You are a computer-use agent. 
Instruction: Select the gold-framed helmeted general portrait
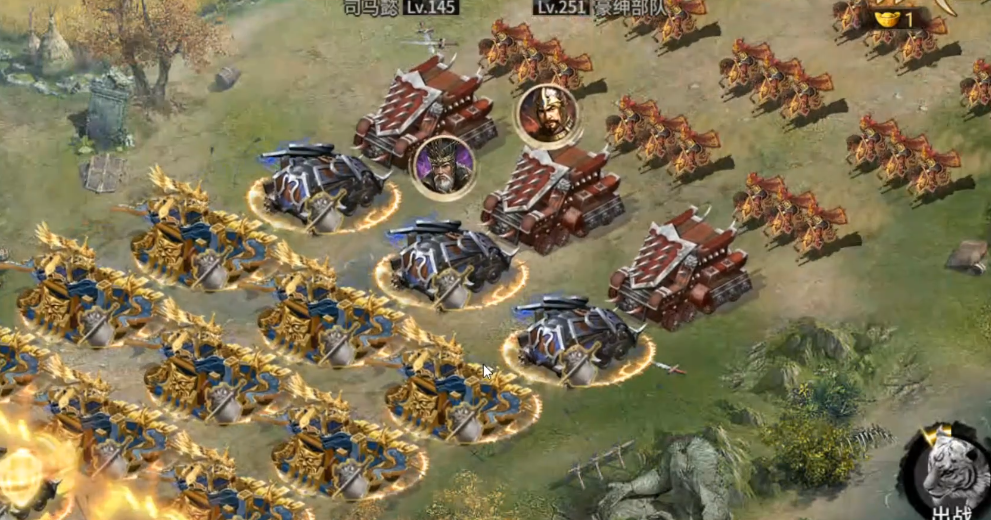pos(546,115)
